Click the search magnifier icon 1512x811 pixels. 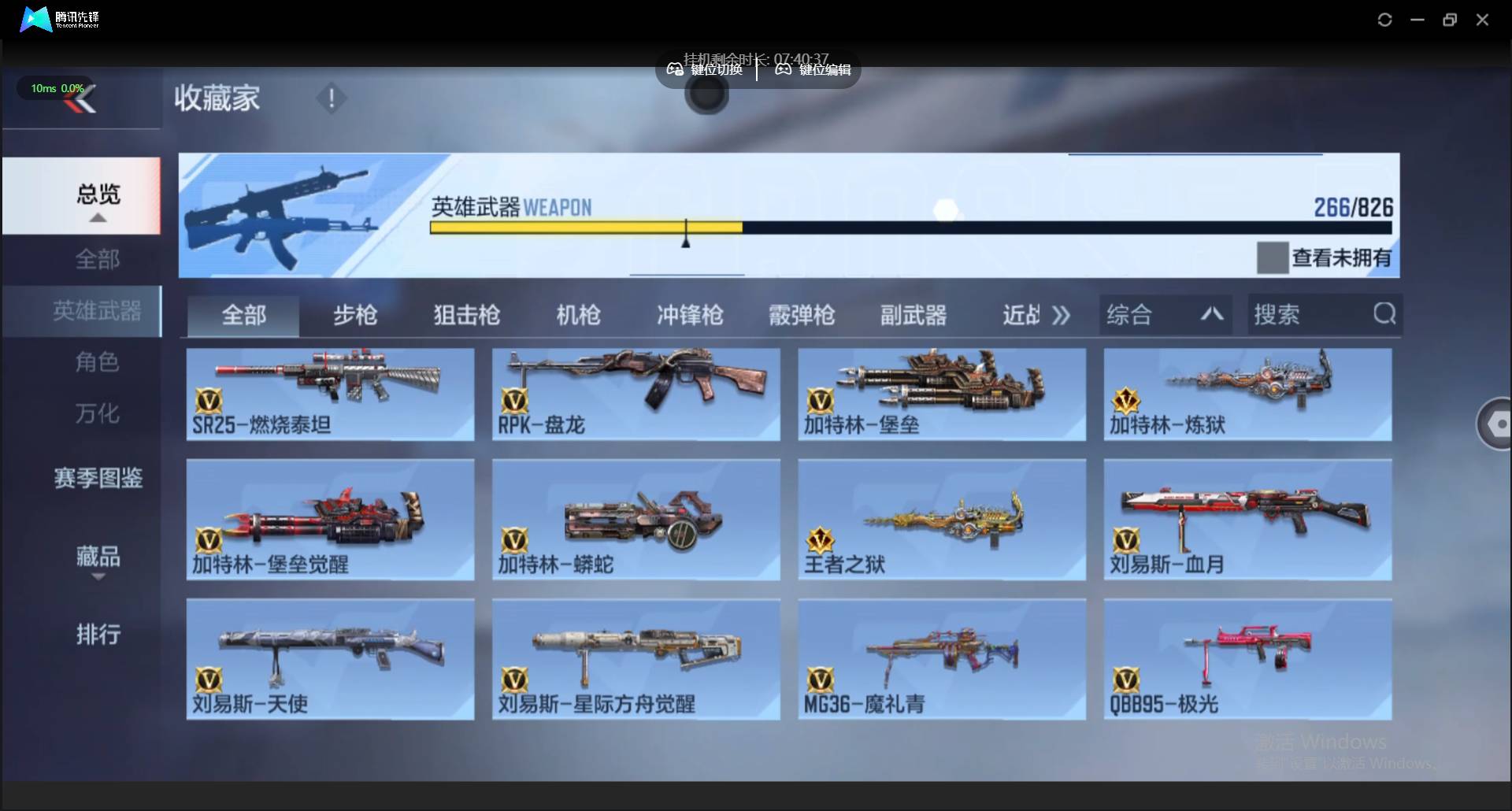(1384, 313)
